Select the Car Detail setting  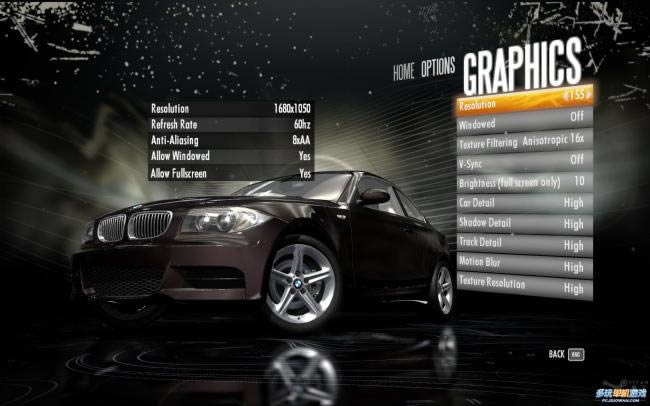pos(520,204)
